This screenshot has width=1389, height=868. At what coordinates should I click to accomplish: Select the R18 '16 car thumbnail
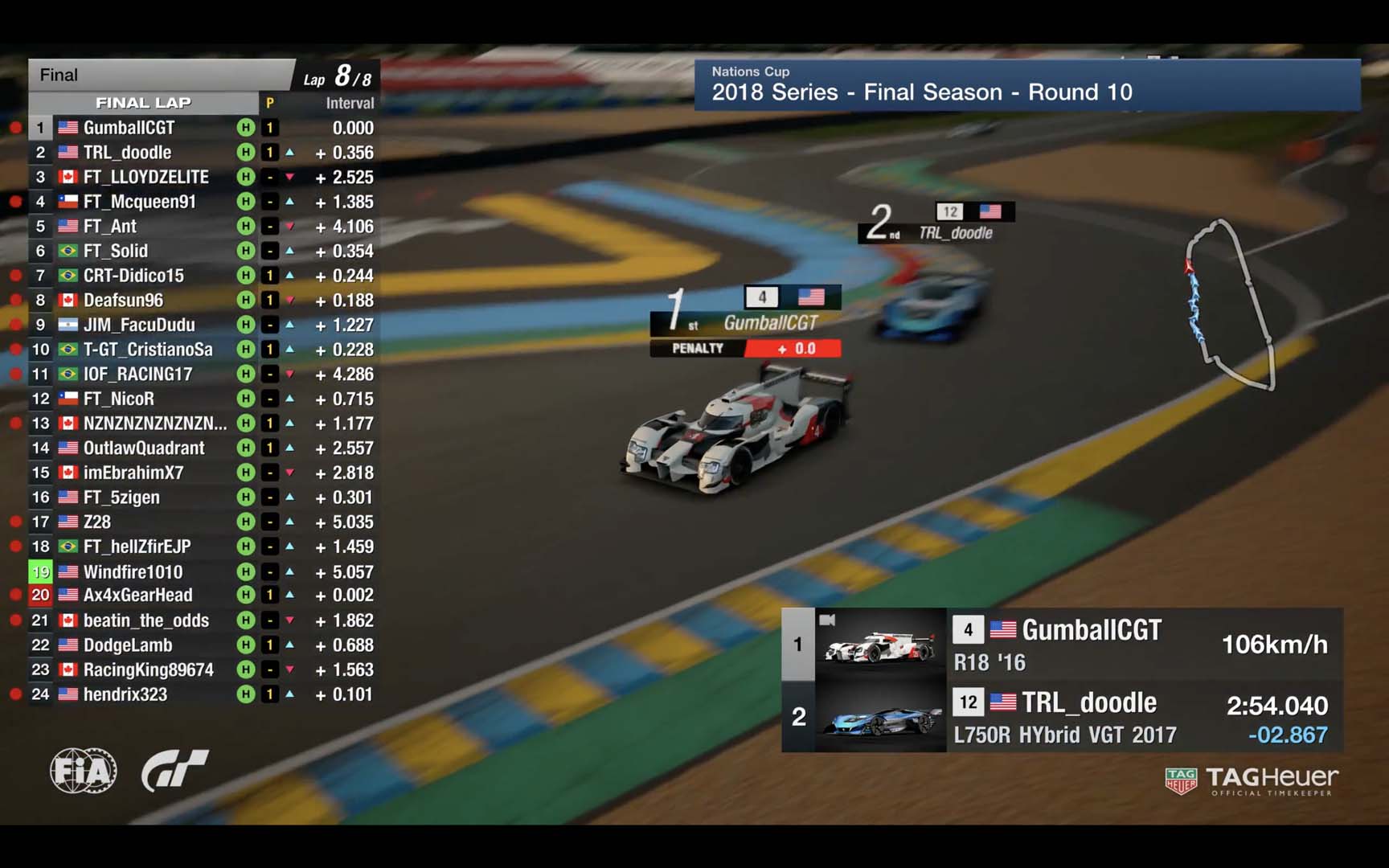(x=881, y=645)
